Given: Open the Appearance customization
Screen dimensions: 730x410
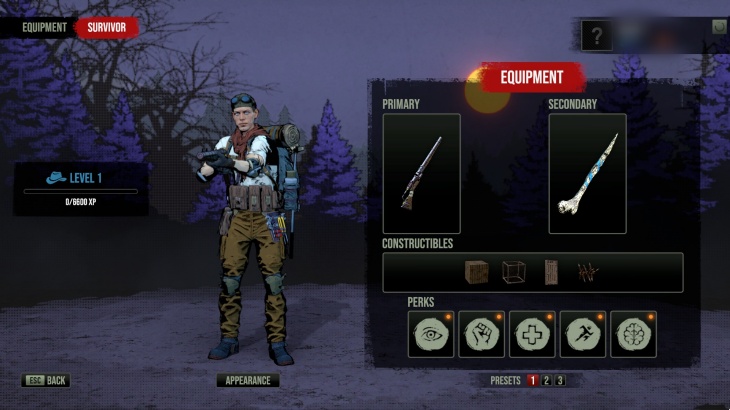Looking at the screenshot, I should (248, 381).
